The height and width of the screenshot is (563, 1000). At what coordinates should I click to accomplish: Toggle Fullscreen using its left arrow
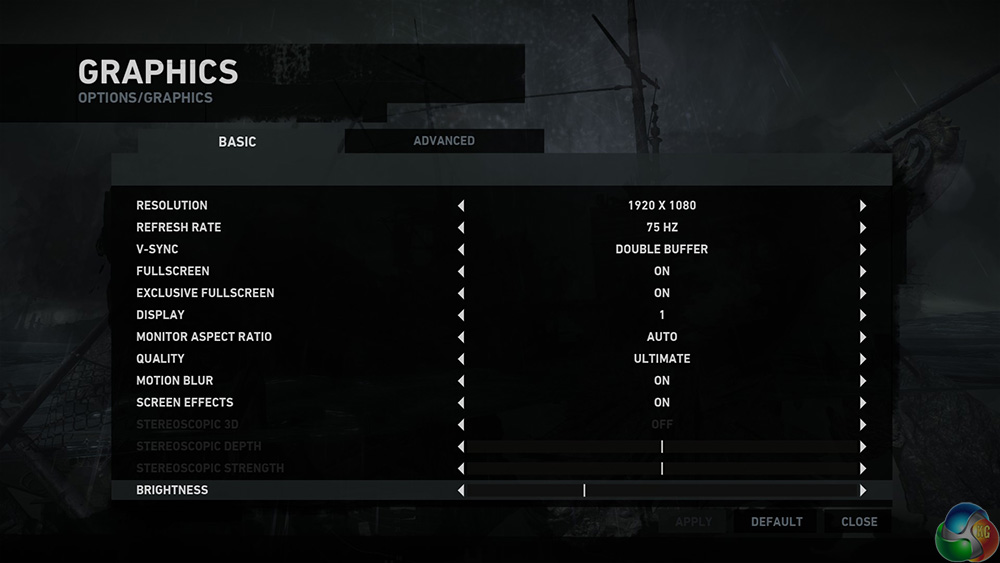click(x=461, y=272)
